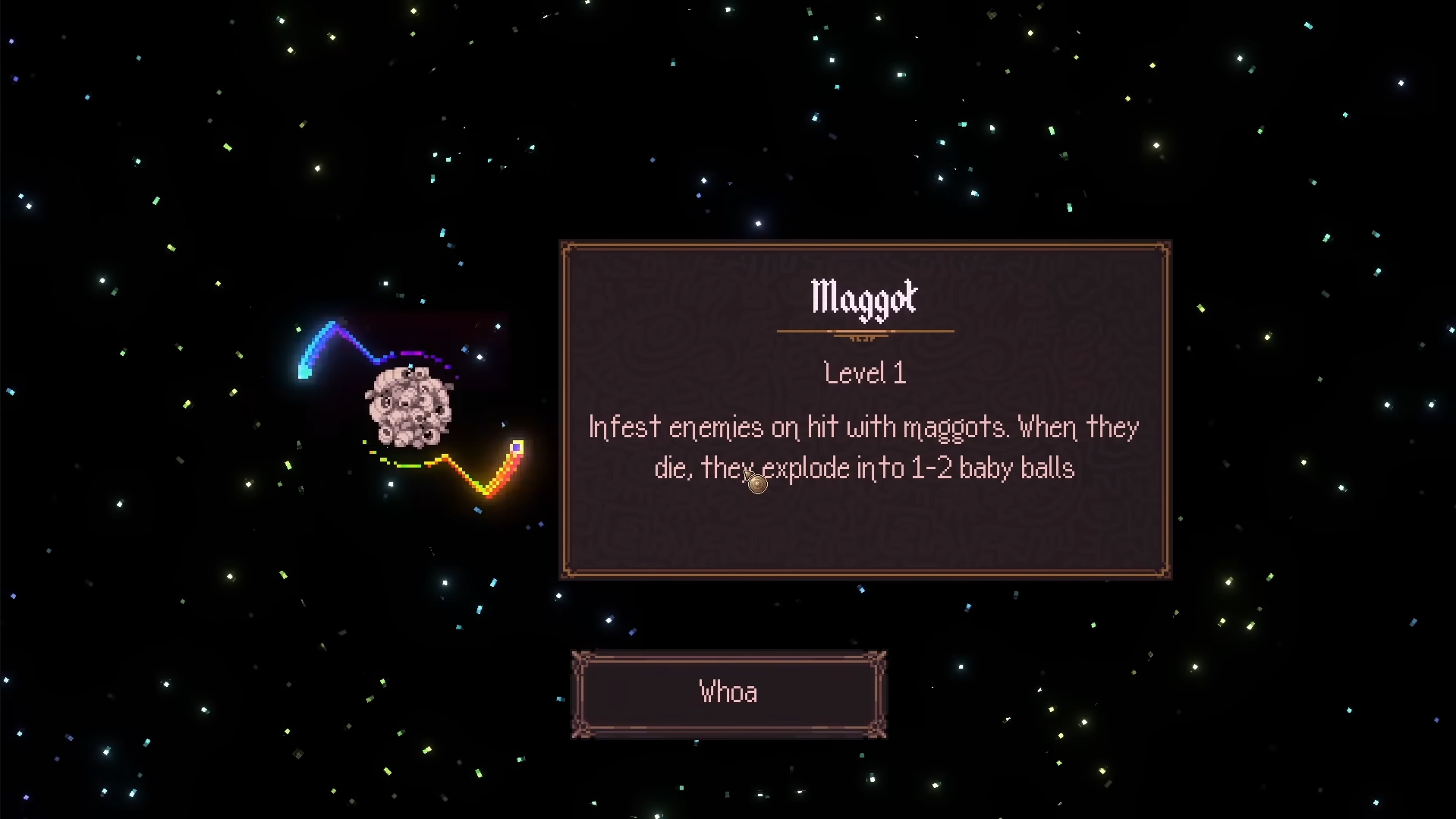Image resolution: width=1456 pixels, height=819 pixels.
Task: Click the glowing orange trail endpoint
Action: (517, 449)
